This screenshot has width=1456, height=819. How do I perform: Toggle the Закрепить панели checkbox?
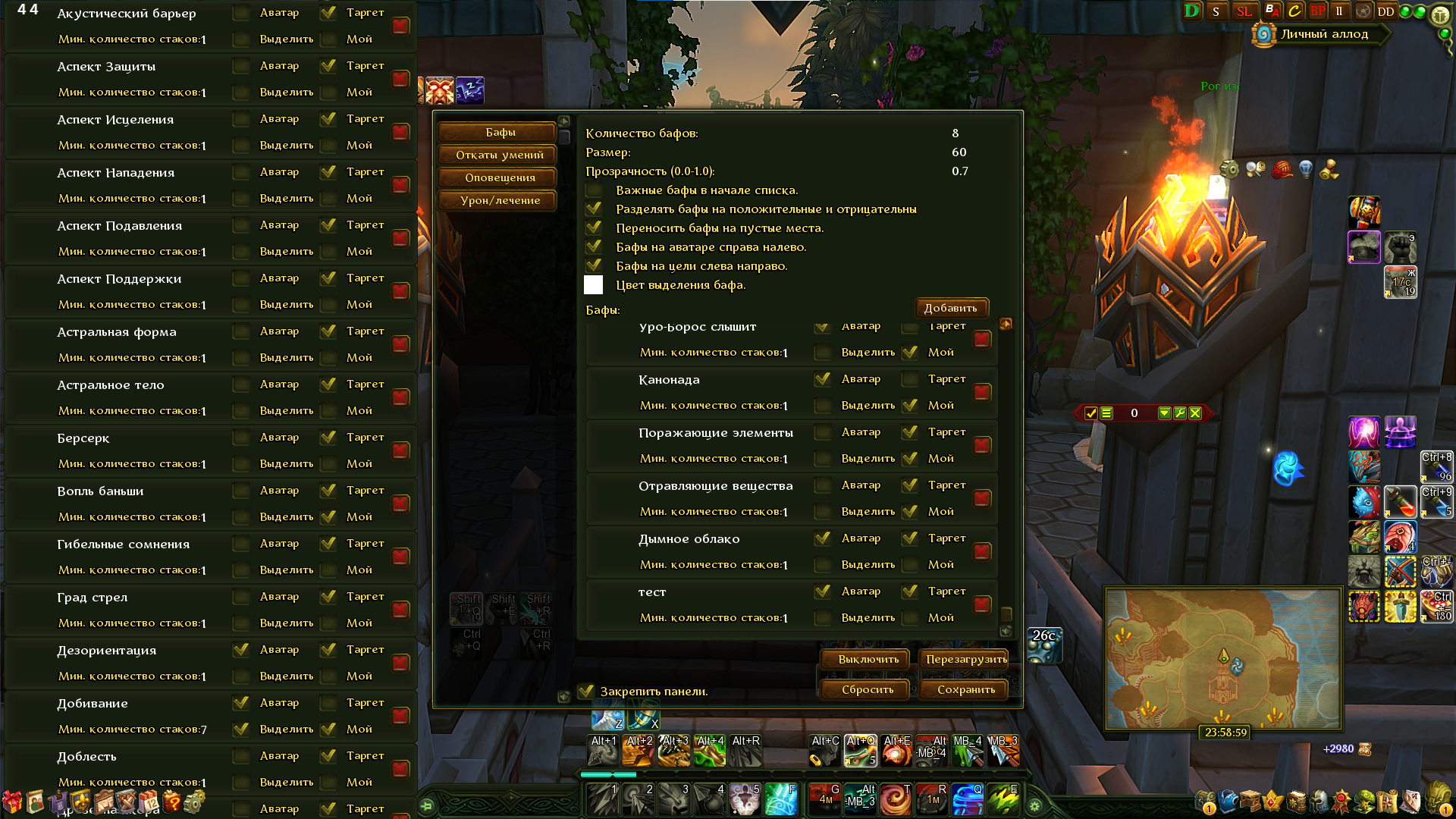point(586,692)
